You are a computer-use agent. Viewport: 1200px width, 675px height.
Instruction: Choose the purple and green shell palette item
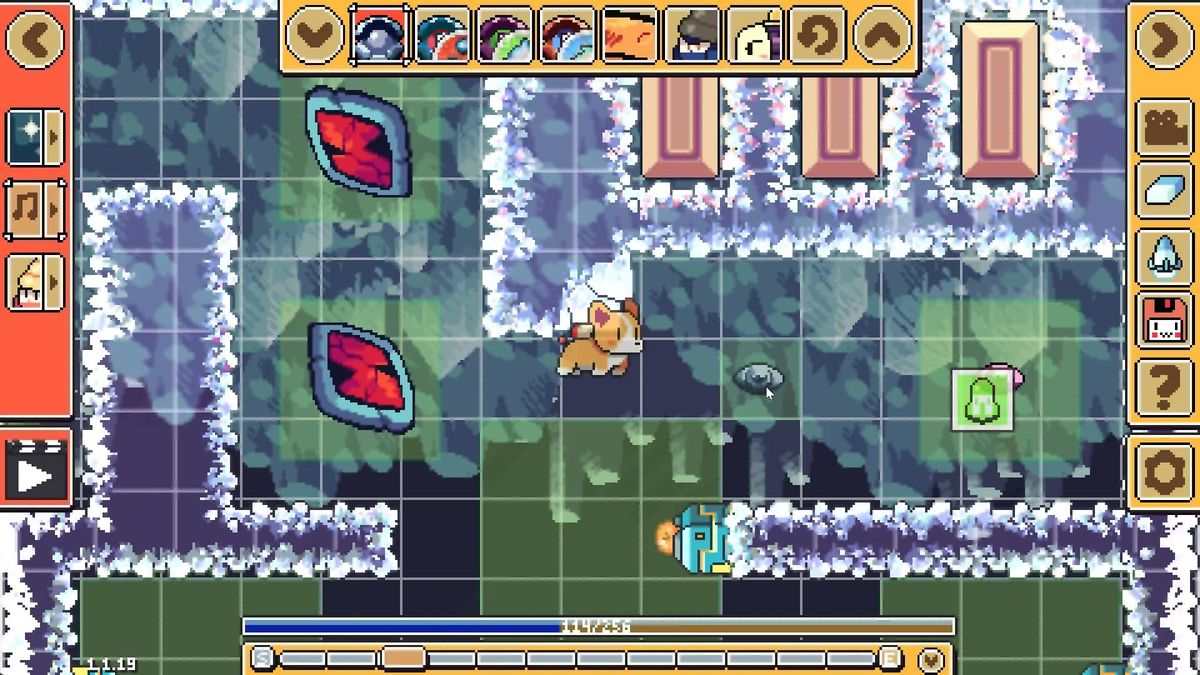(505, 36)
